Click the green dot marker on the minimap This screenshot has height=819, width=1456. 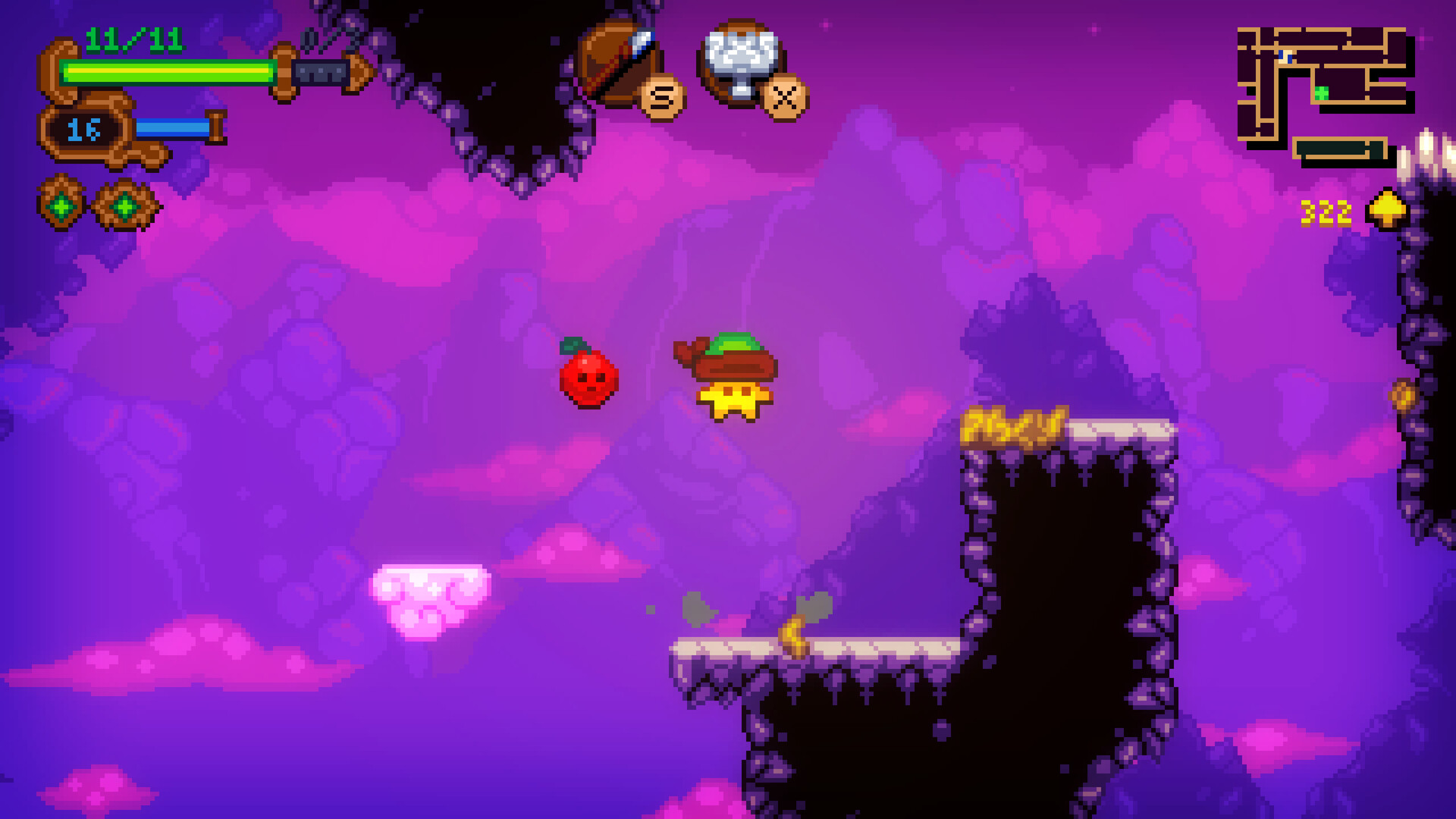(1321, 92)
